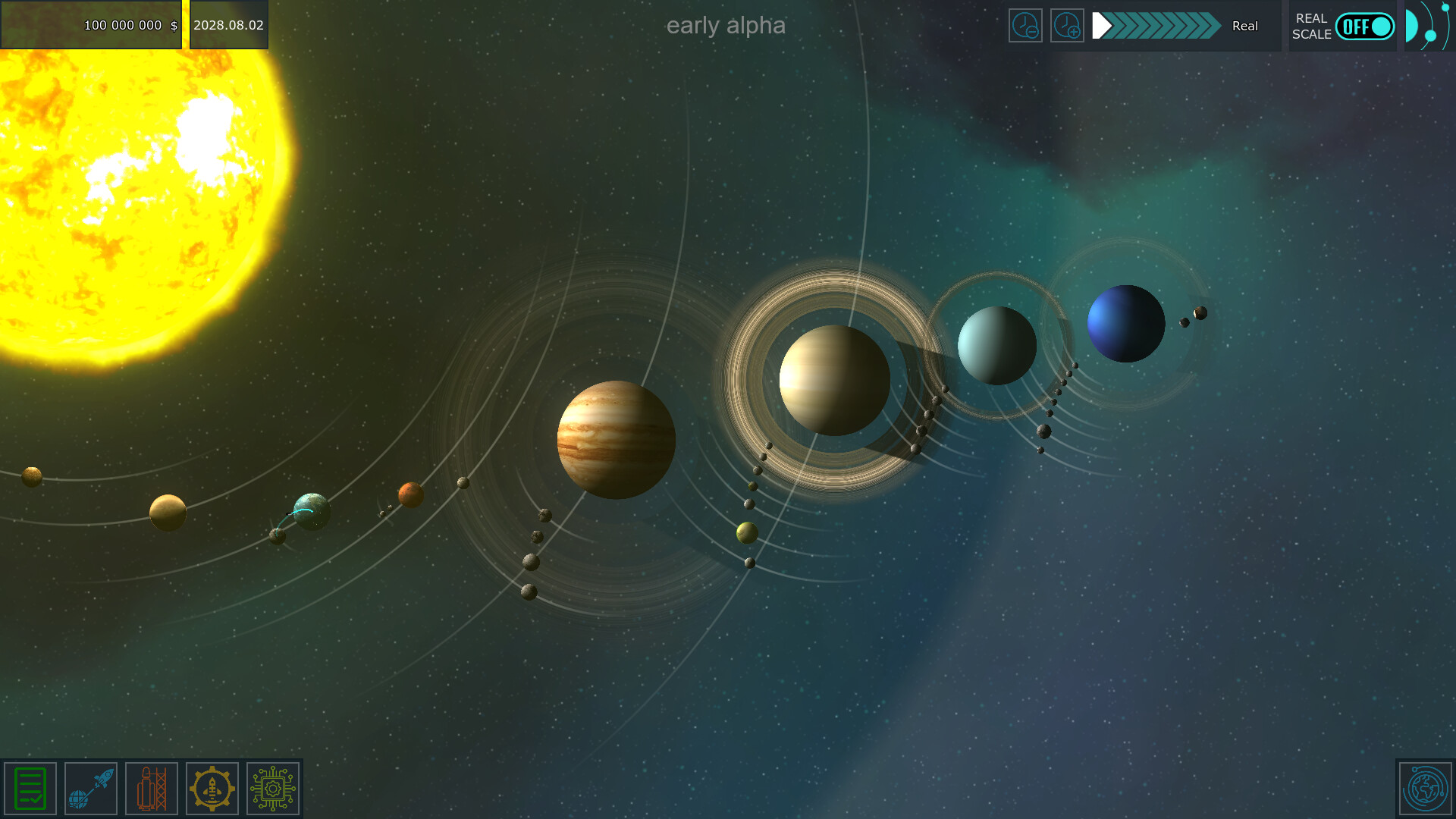Viewport: 1456px width, 819px height.
Task: Select Uranus between Saturn and Neptune
Action: pos(997,344)
